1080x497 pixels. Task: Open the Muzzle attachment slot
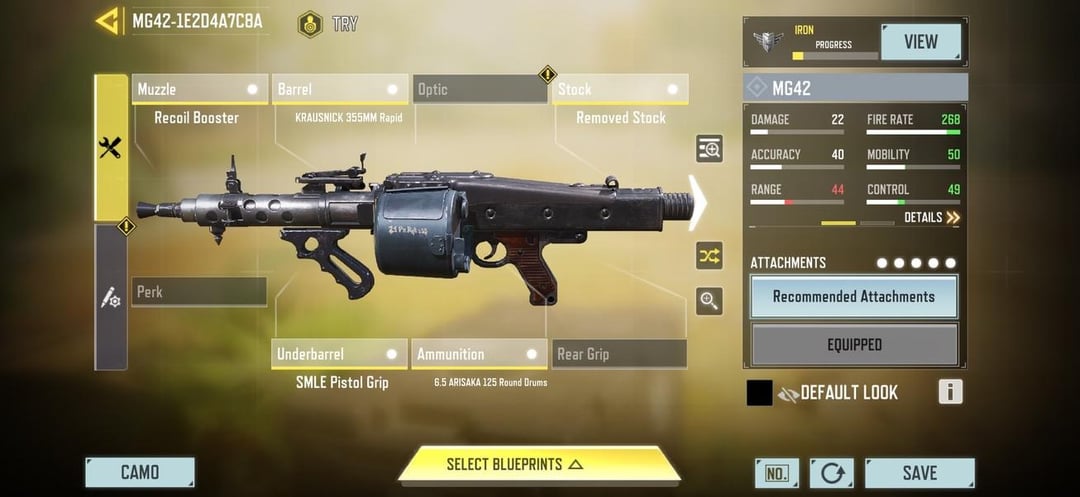(x=200, y=90)
